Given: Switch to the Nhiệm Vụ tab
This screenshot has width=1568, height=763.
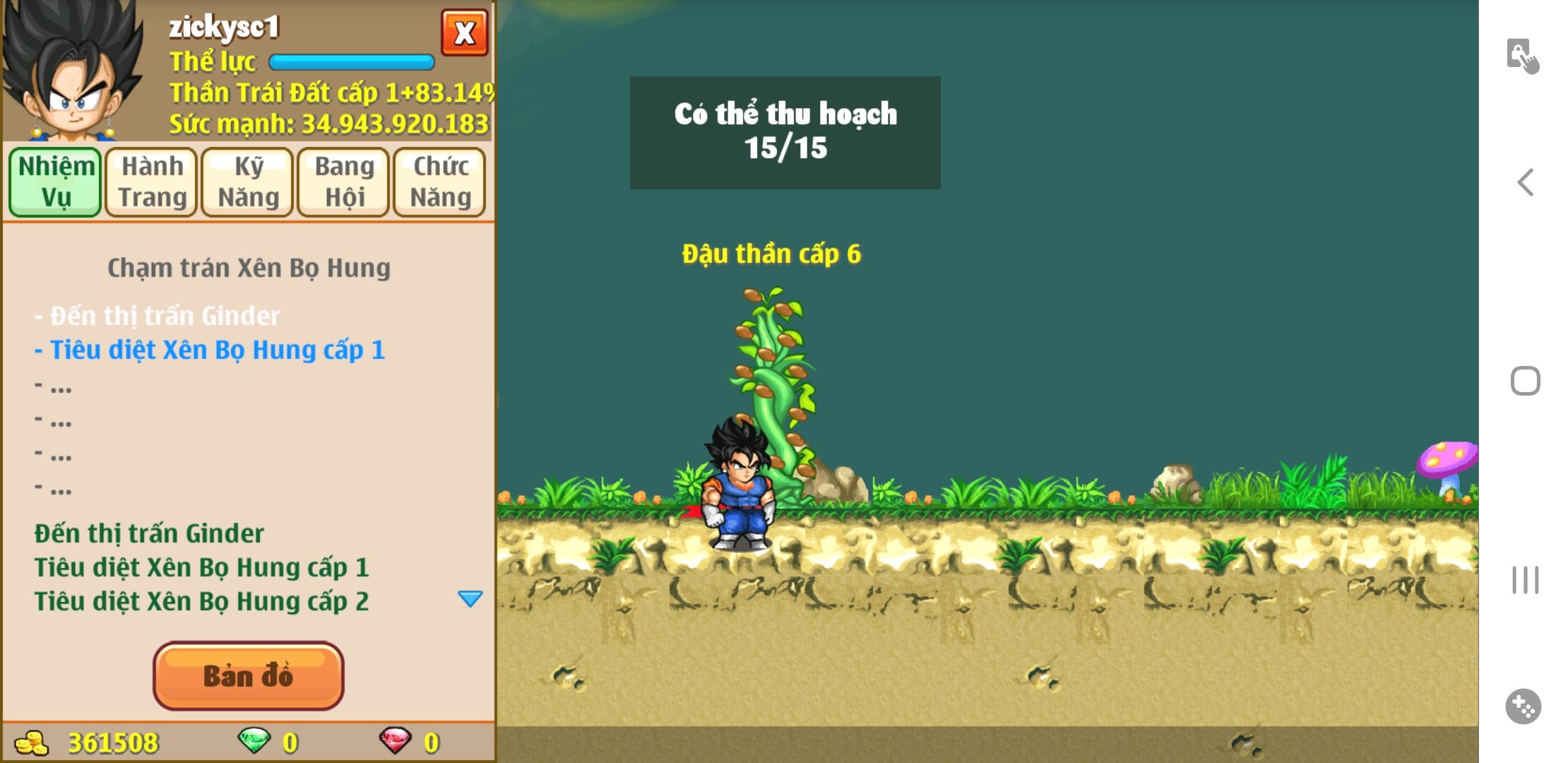Looking at the screenshot, I should (56, 182).
